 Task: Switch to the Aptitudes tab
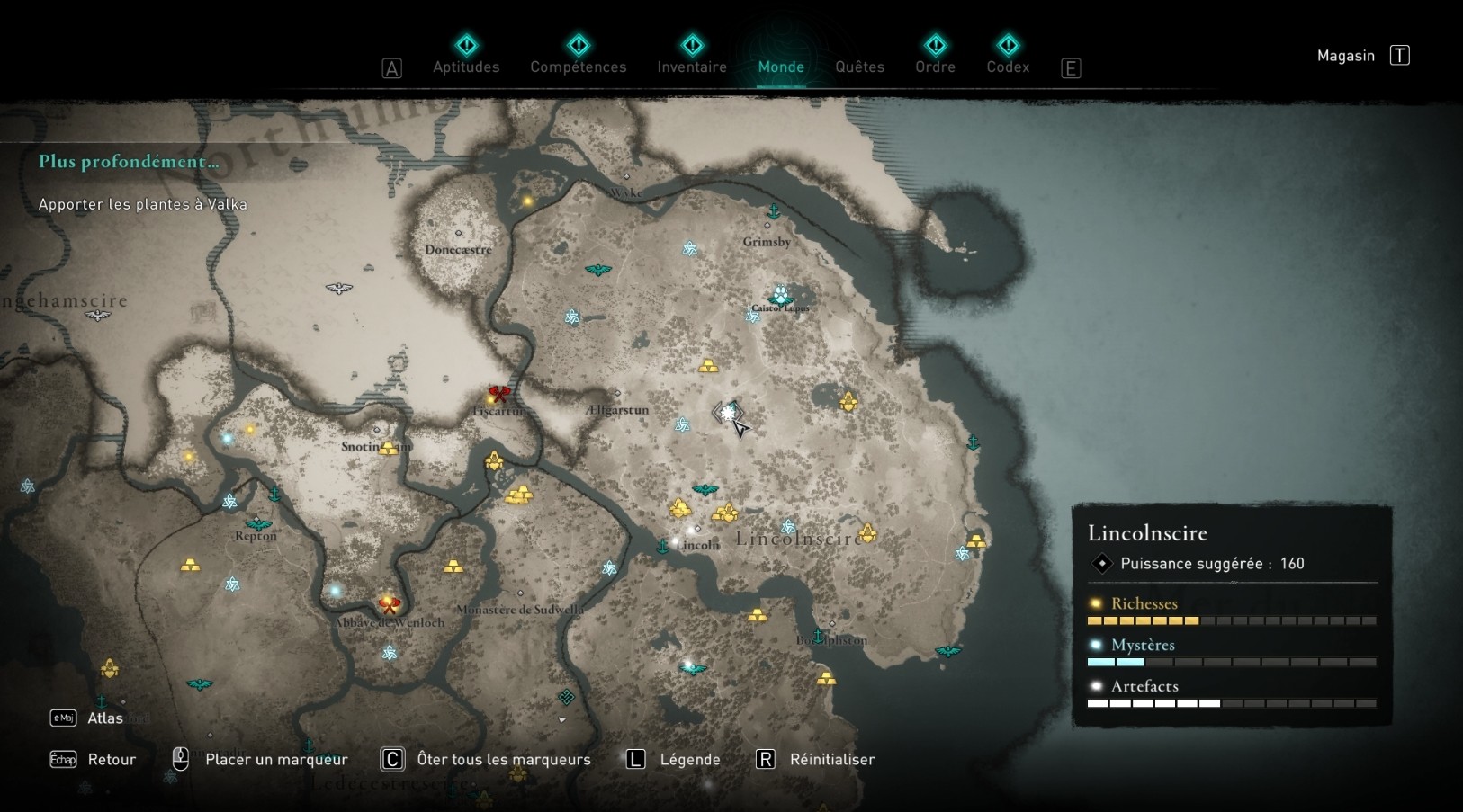[466, 66]
